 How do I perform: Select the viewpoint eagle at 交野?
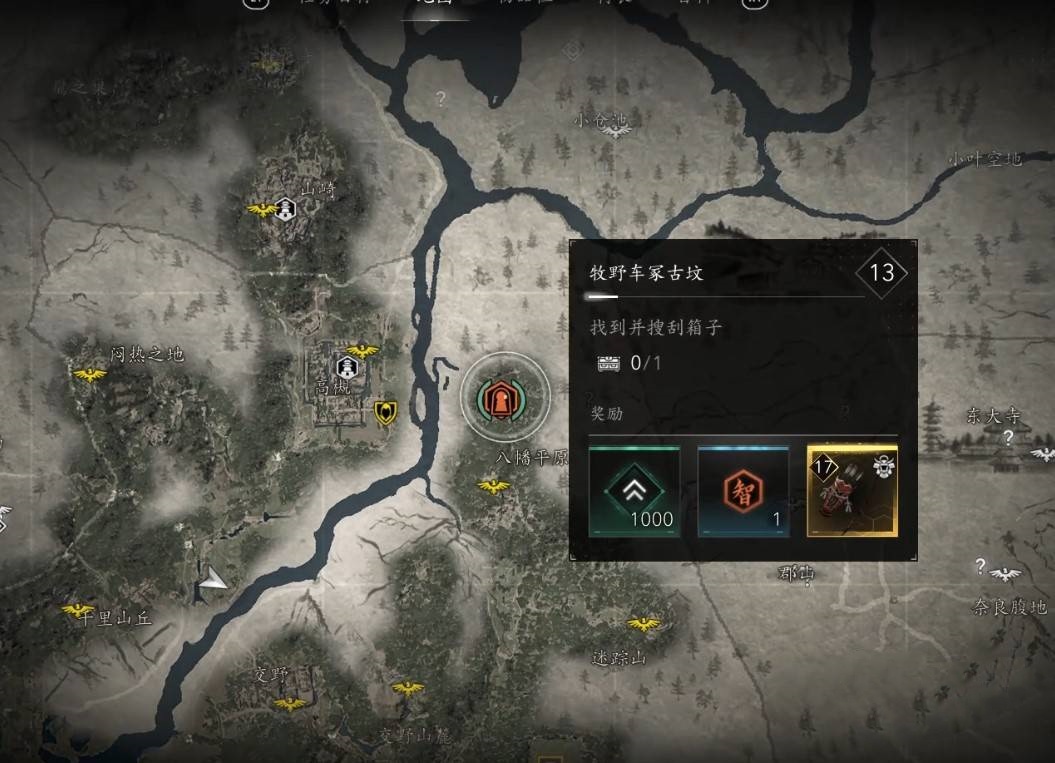(290, 703)
